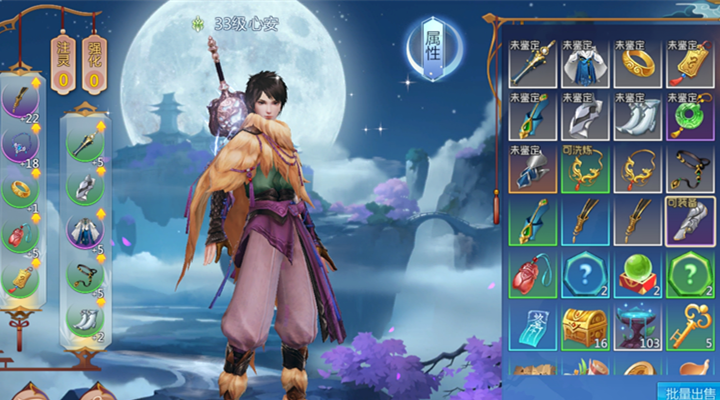Select the golden treasure chest stack

[x=585, y=324]
